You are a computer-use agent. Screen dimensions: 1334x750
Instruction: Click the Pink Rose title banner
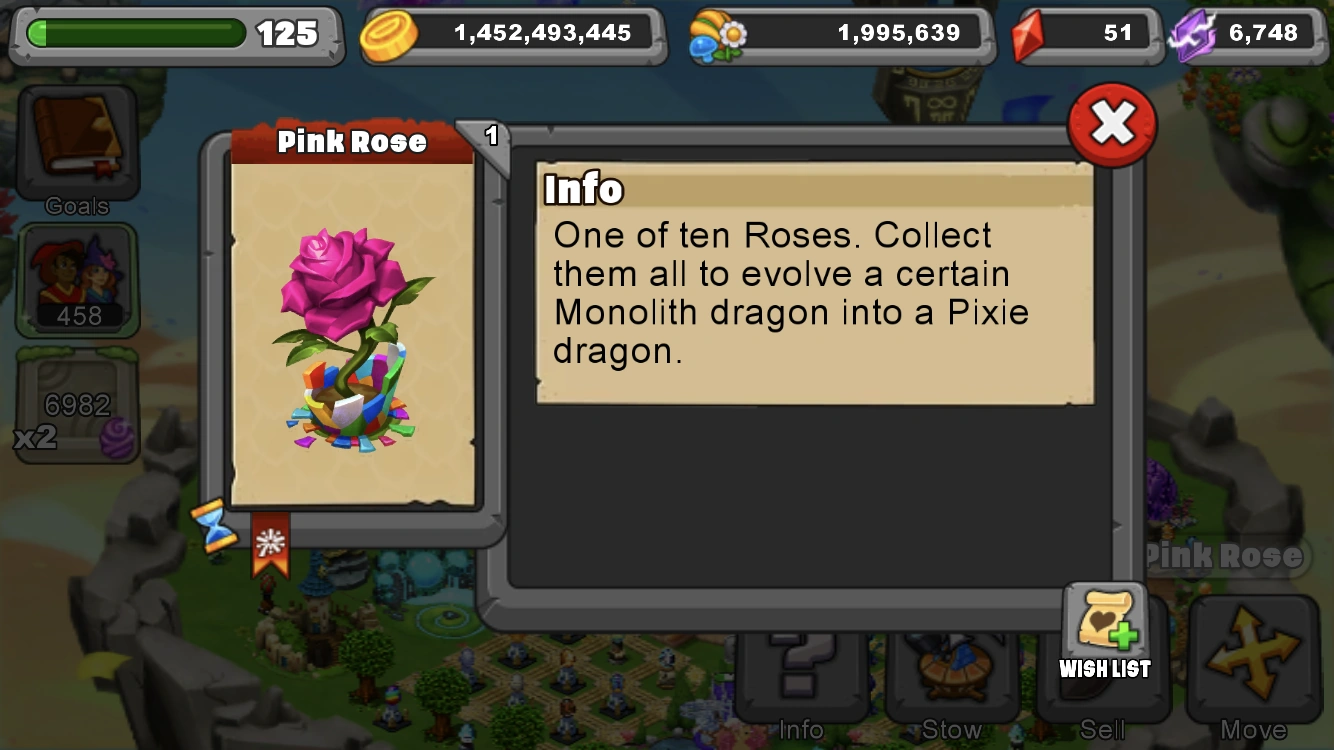[x=355, y=141]
